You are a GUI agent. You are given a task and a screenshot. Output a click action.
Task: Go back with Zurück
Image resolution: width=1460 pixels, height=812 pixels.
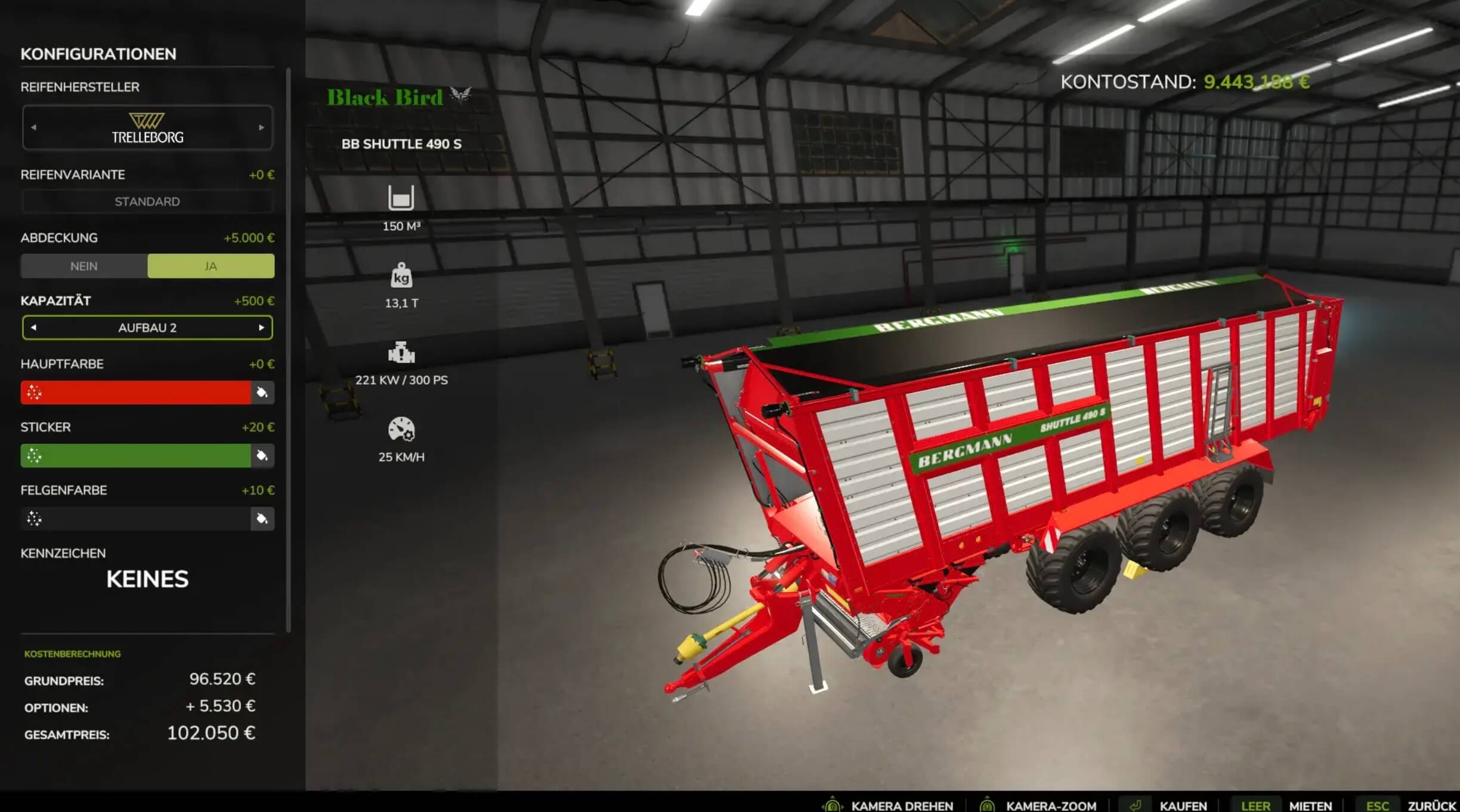point(1432,805)
